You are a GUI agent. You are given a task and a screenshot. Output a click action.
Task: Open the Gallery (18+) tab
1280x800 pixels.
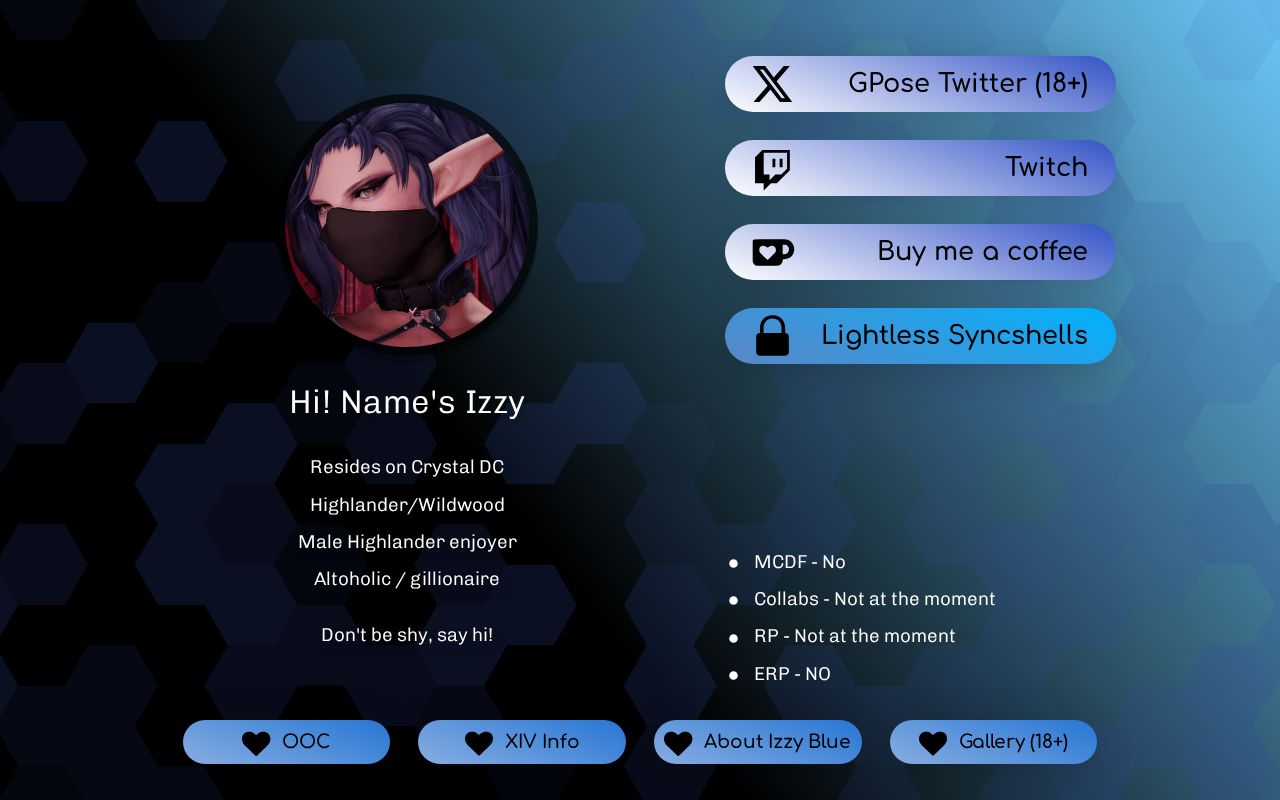click(x=993, y=742)
